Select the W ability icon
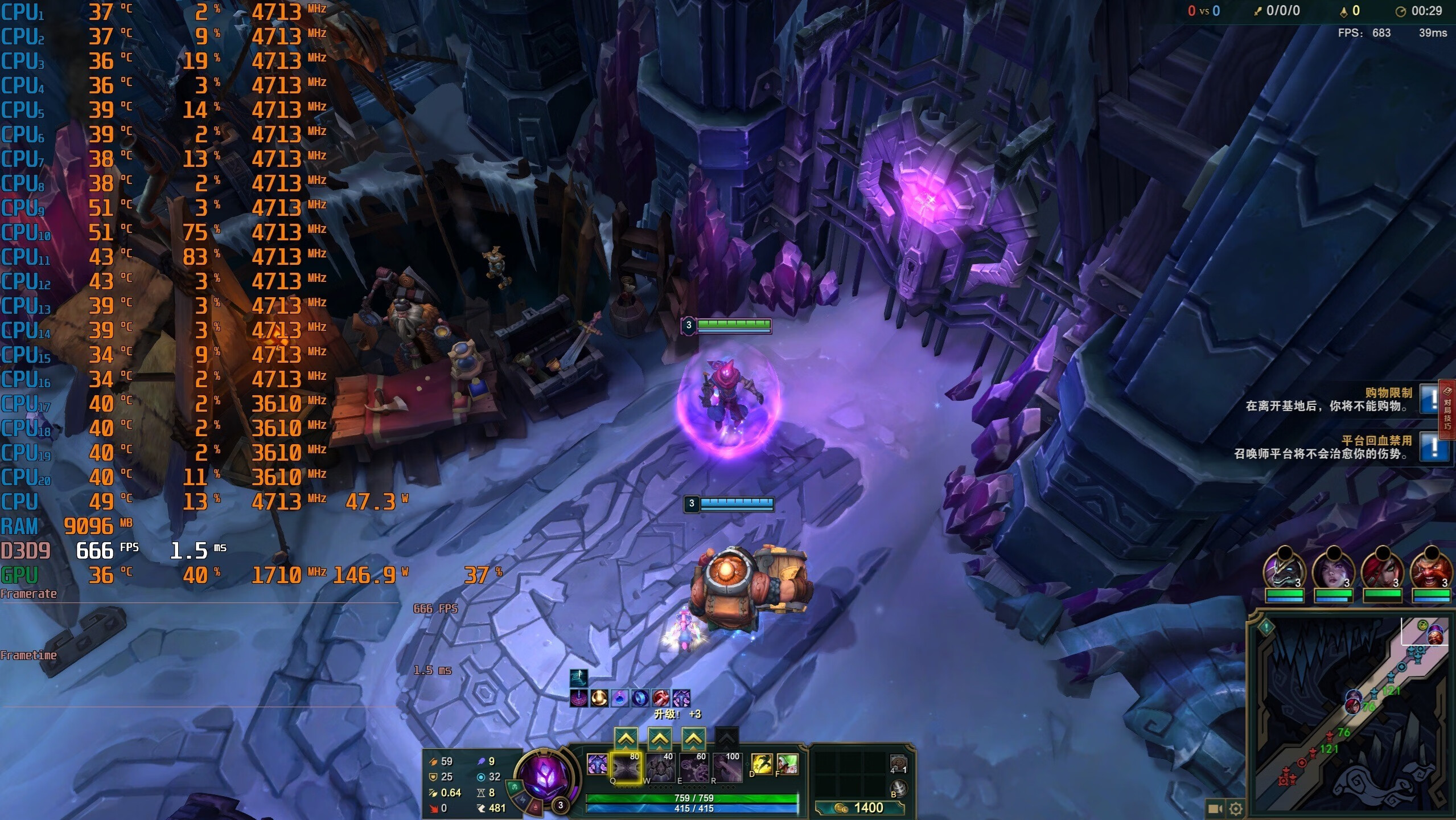Image resolution: width=1456 pixels, height=820 pixels. pos(660,767)
